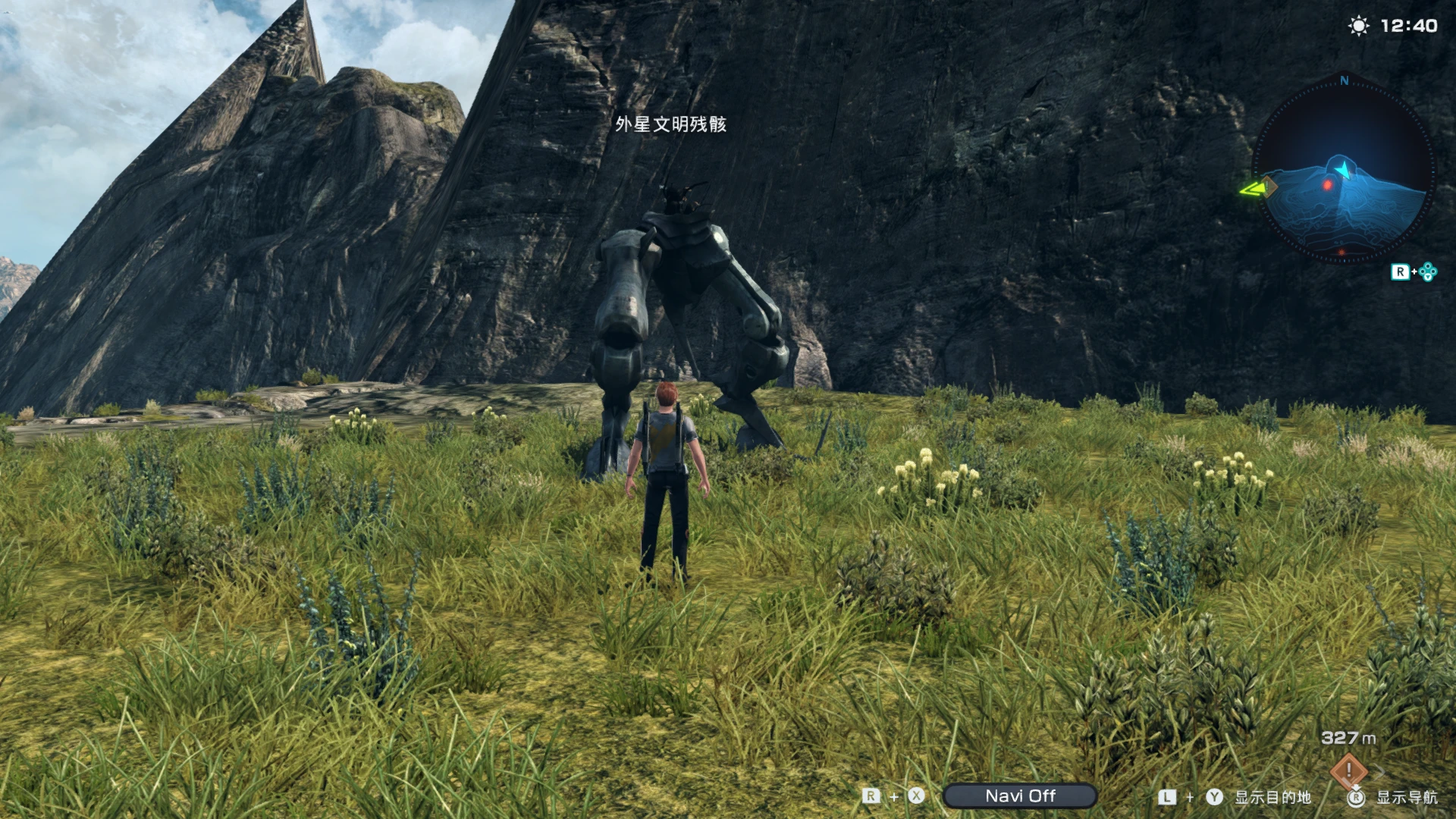
Task: Select the orange exclamation quest marker icon
Action: (x=1348, y=770)
